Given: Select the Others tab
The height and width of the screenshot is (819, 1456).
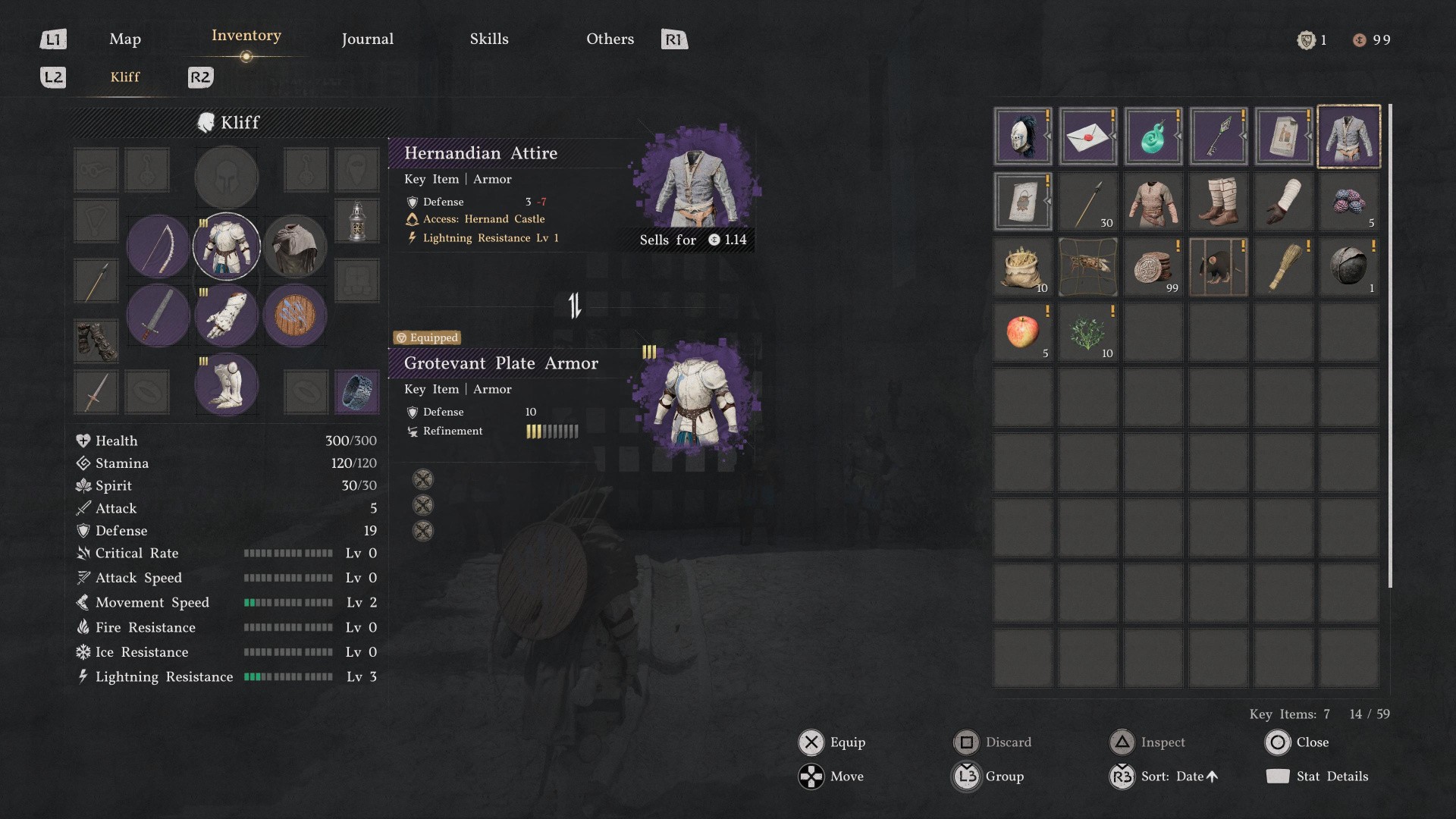Looking at the screenshot, I should coord(610,39).
